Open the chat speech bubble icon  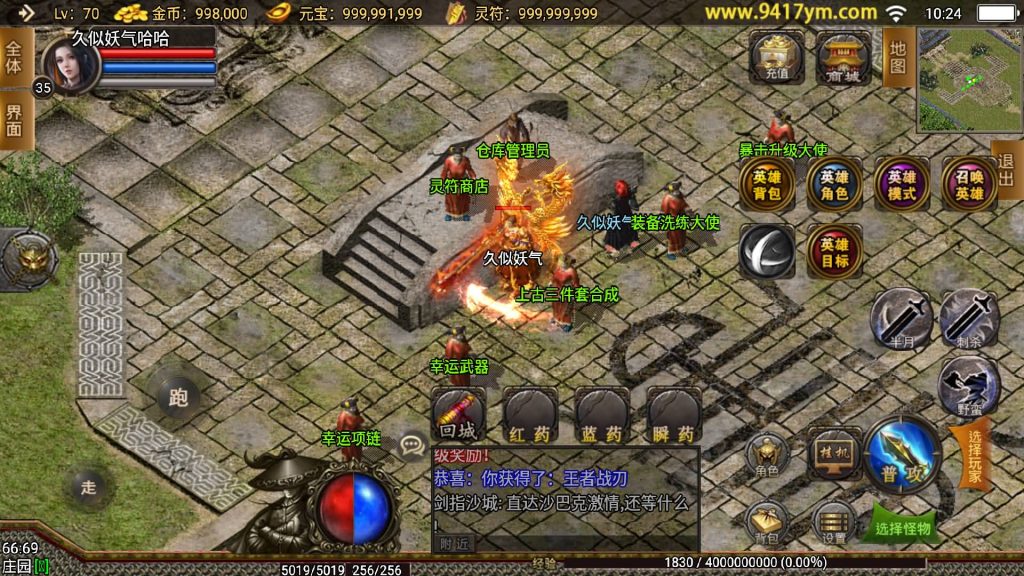point(411,443)
